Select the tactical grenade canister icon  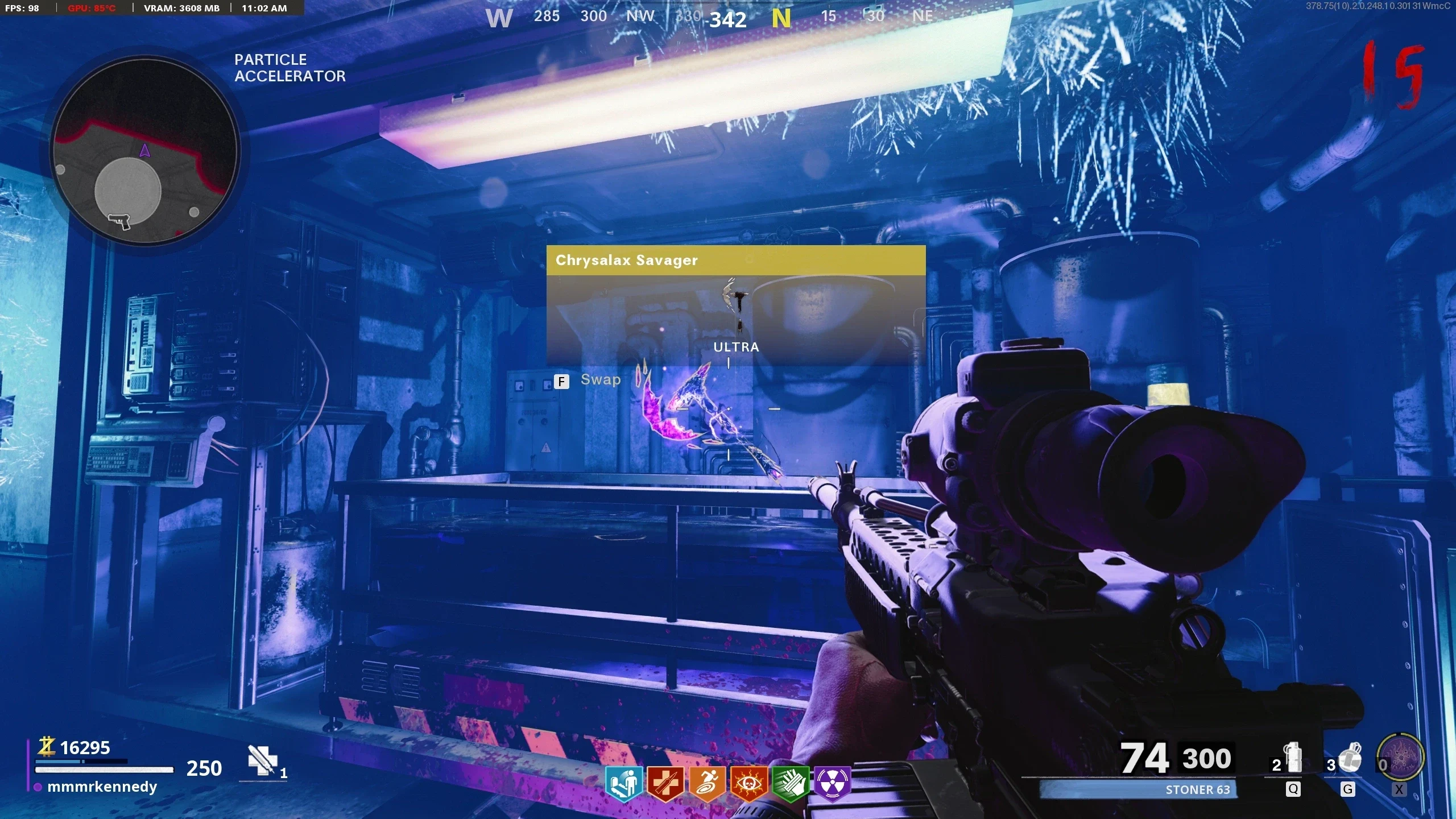(1294, 759)
